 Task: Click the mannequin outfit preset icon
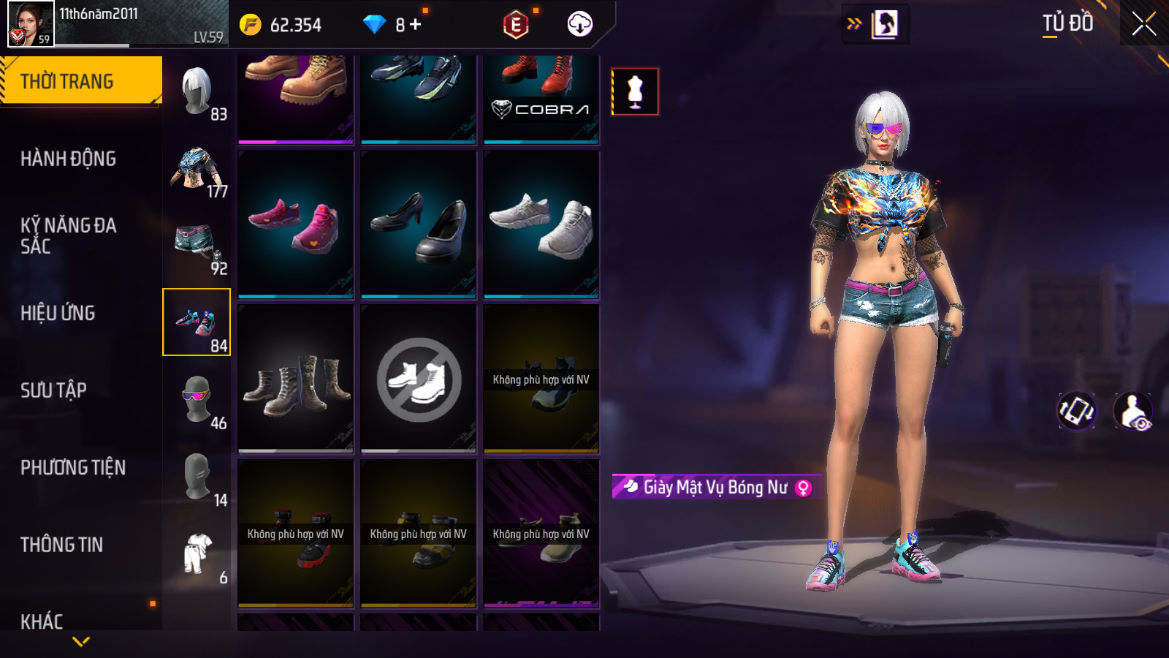tap(635, 92)
